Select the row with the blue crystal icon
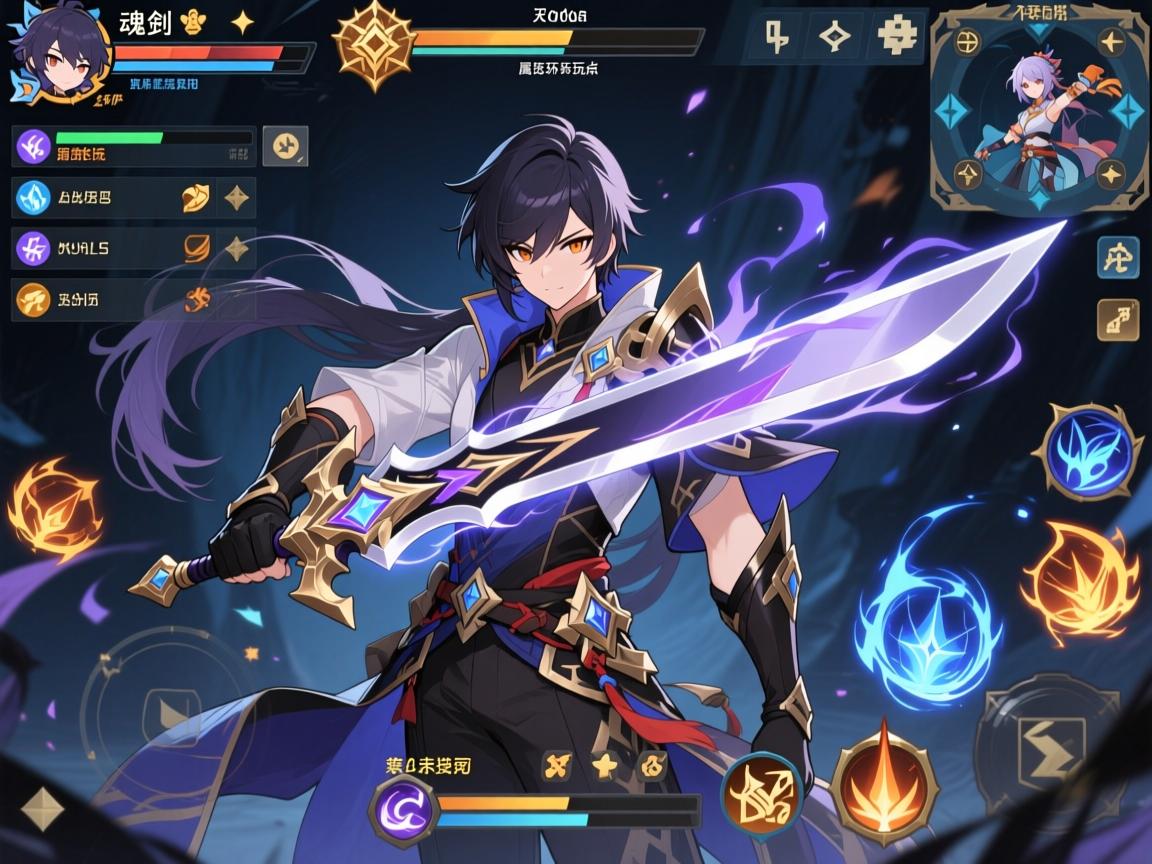Screen dimensions: 1152x864 [133, 197]
